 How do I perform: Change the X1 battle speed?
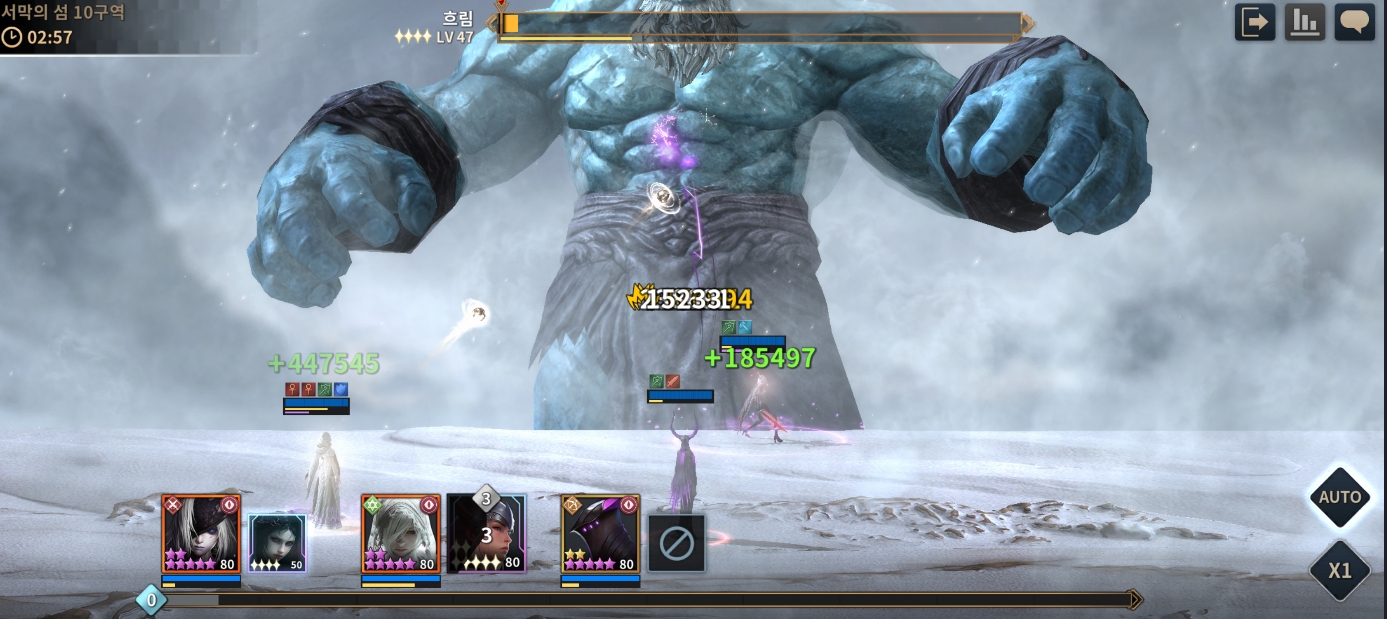point(1339,571)
